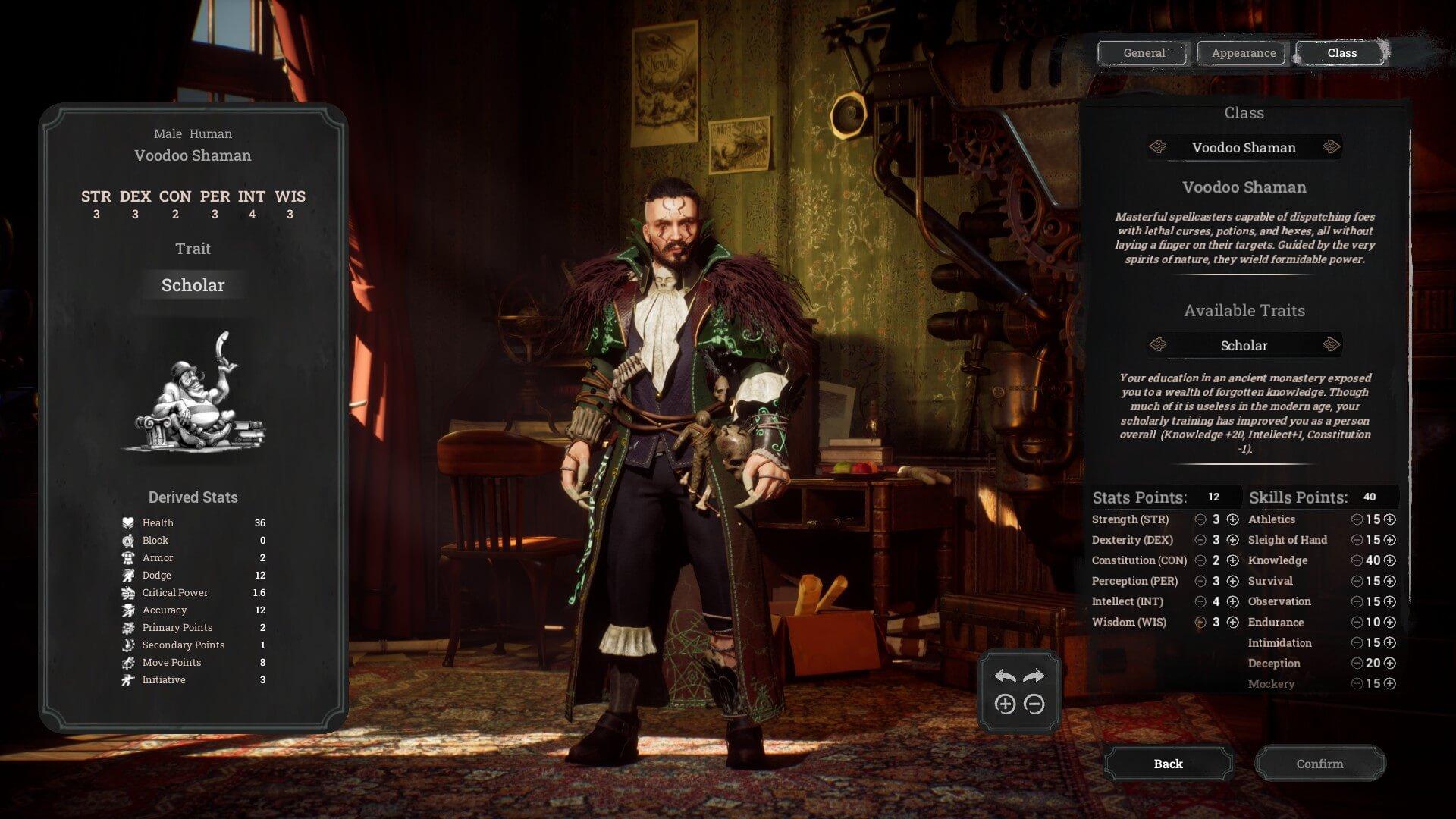Switch to the General tab
The width and height of the screenshot is (1456, 819).
[1144, 53]
